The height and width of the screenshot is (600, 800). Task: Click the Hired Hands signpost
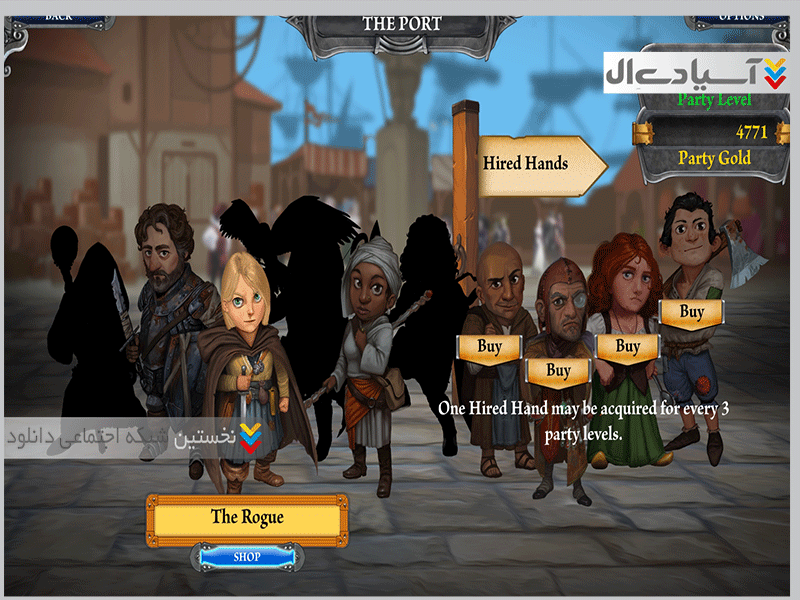click(x=530, y=163)
